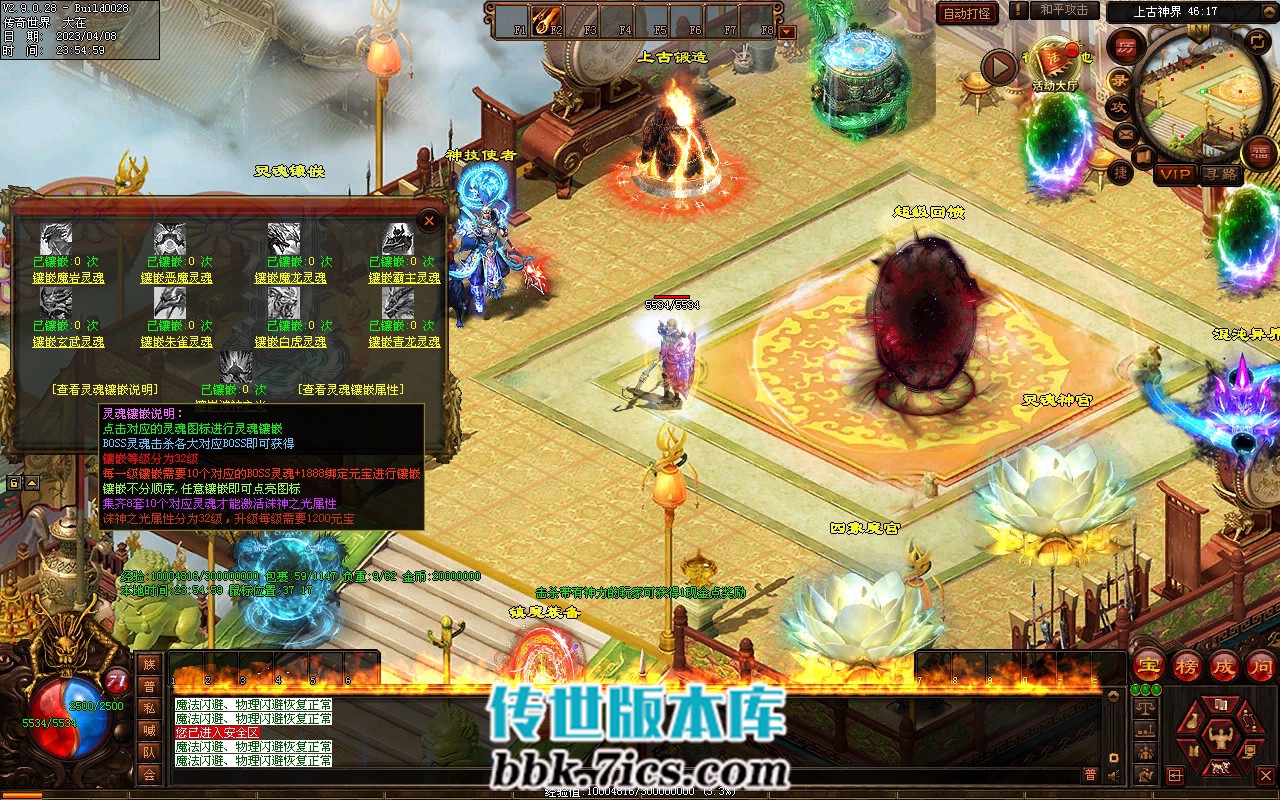Open the mail envelope icon
1280x800 pixels.
coord(1126,133)
